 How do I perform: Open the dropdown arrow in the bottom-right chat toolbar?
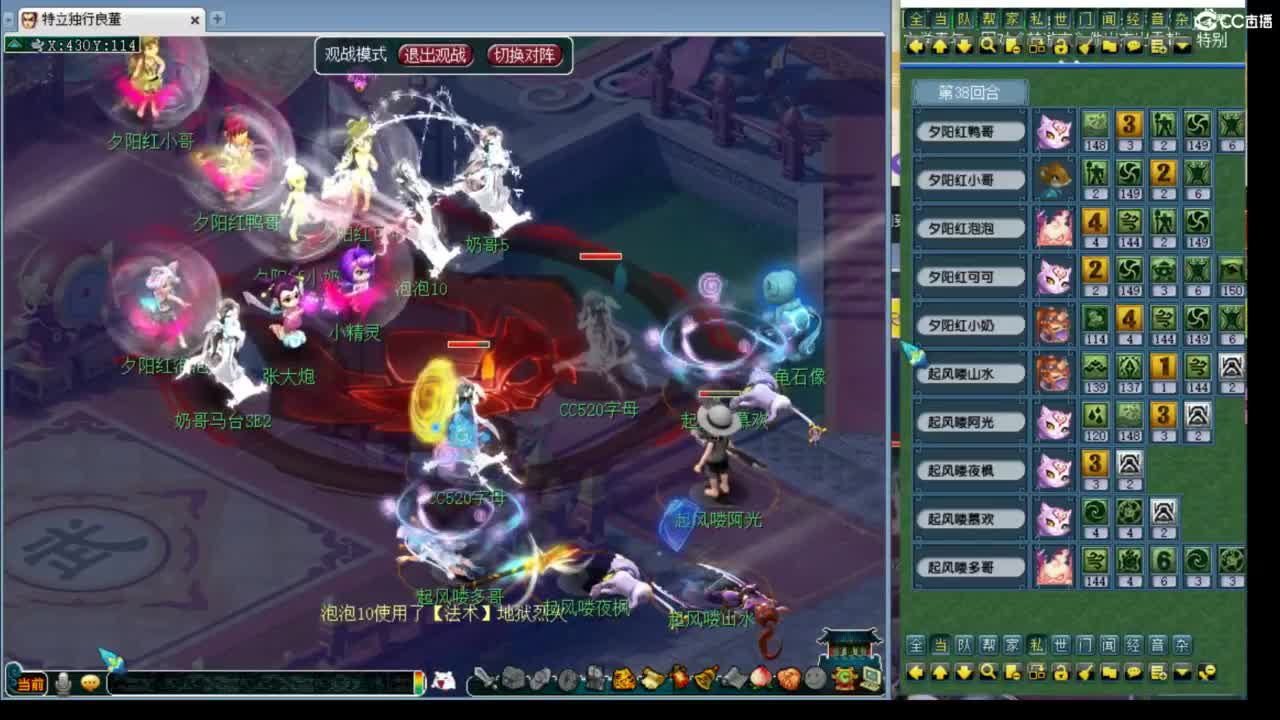(1183, 672)
